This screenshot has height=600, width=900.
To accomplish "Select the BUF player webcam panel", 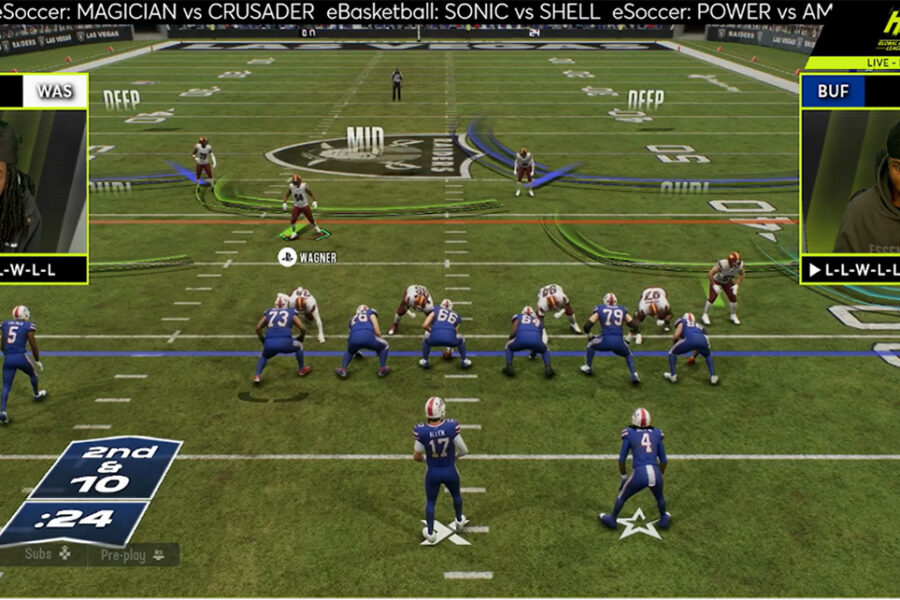I will (850, 181).
